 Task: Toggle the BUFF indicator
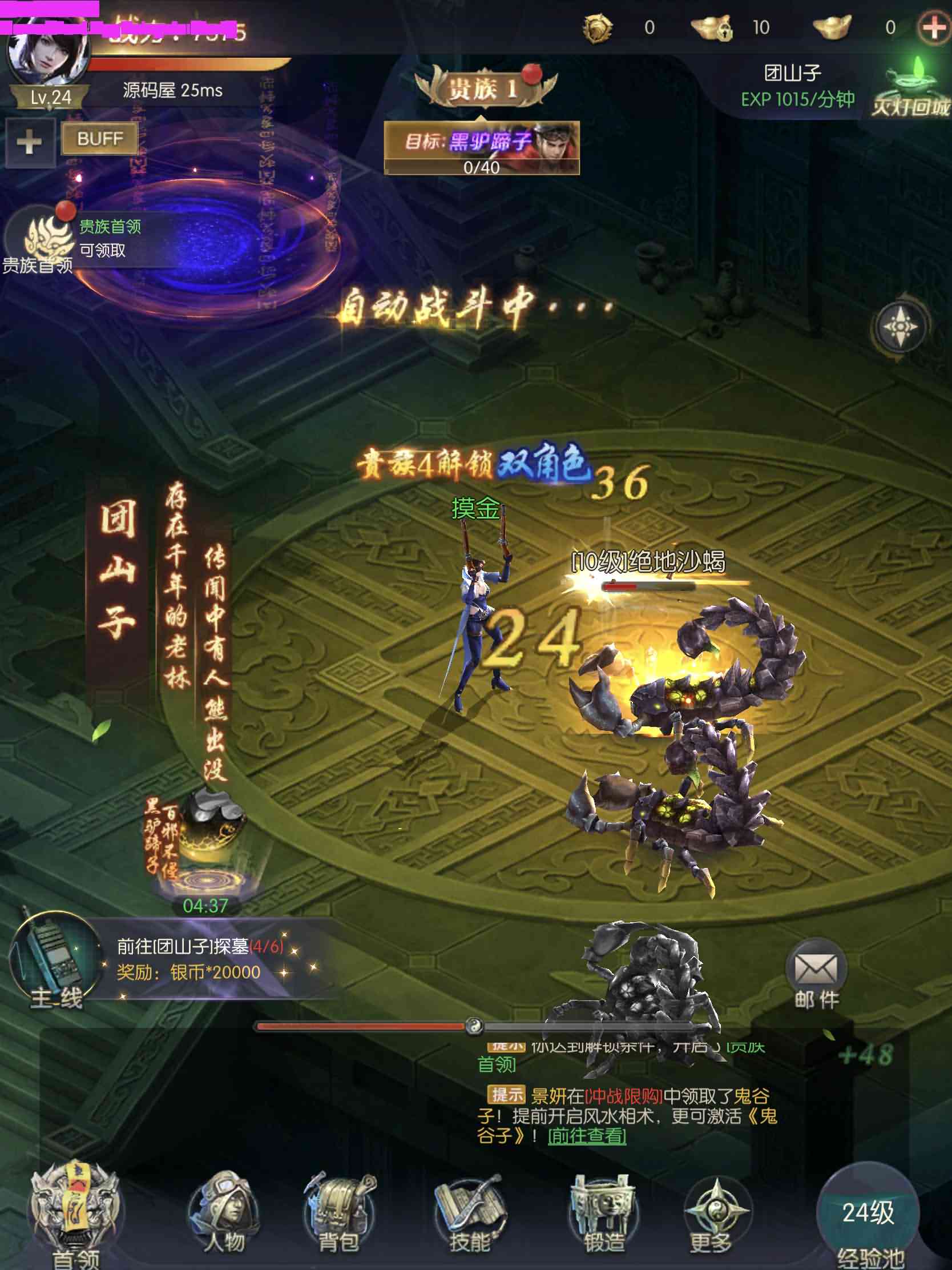(99, 139)
